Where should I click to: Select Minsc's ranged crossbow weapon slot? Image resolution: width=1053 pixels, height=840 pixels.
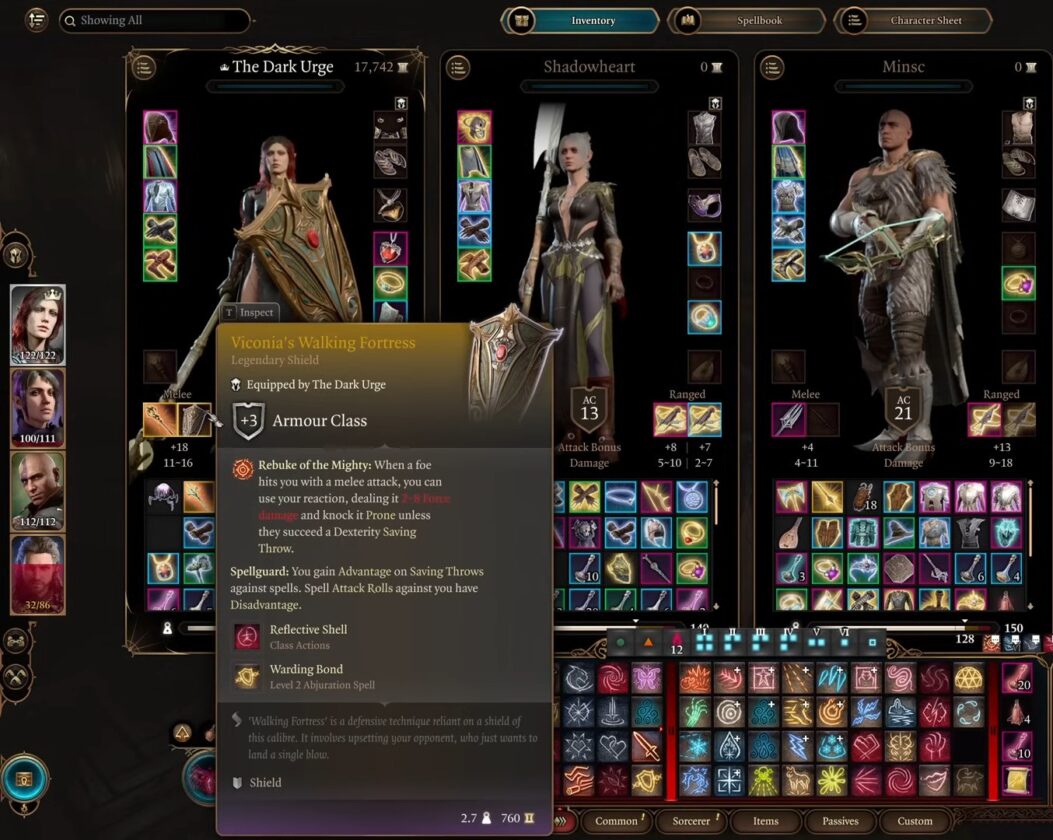(x=987, y=420)
